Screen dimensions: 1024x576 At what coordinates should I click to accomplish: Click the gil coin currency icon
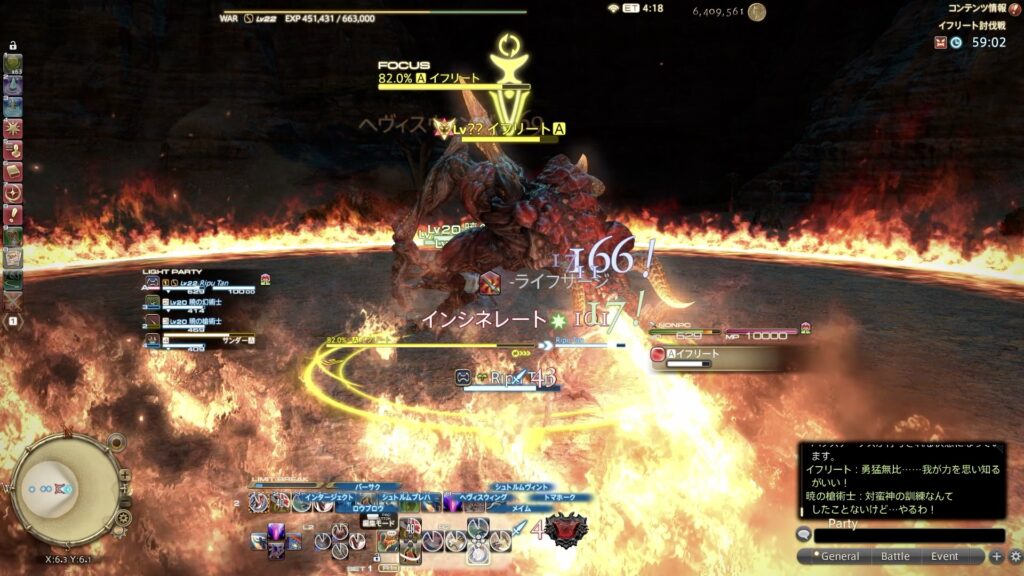[x=757, y=12]
